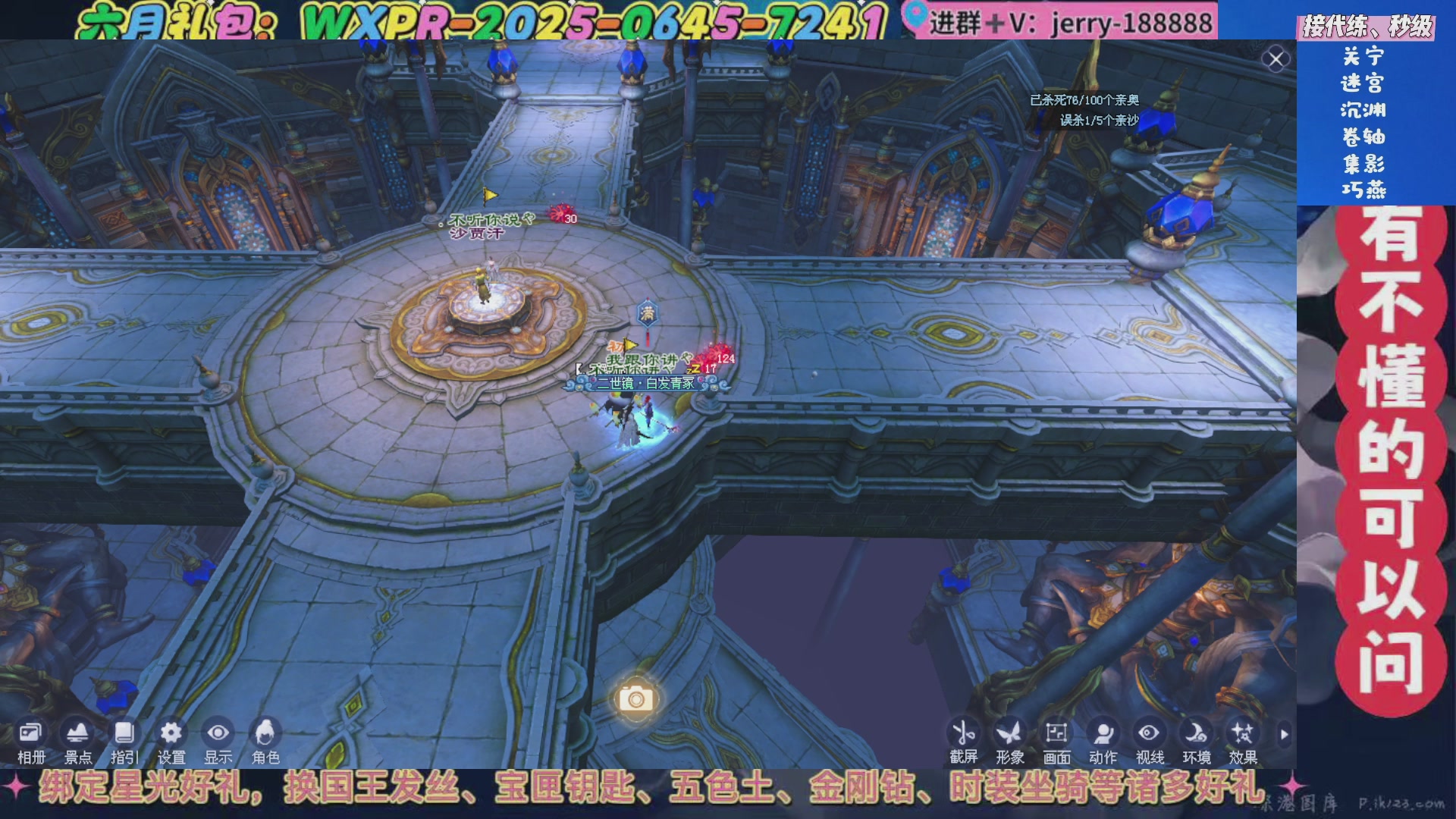This screenshot has width=1456, height=819.
Task: Toggle 角色 character visibility
Action: click(266, 734)
